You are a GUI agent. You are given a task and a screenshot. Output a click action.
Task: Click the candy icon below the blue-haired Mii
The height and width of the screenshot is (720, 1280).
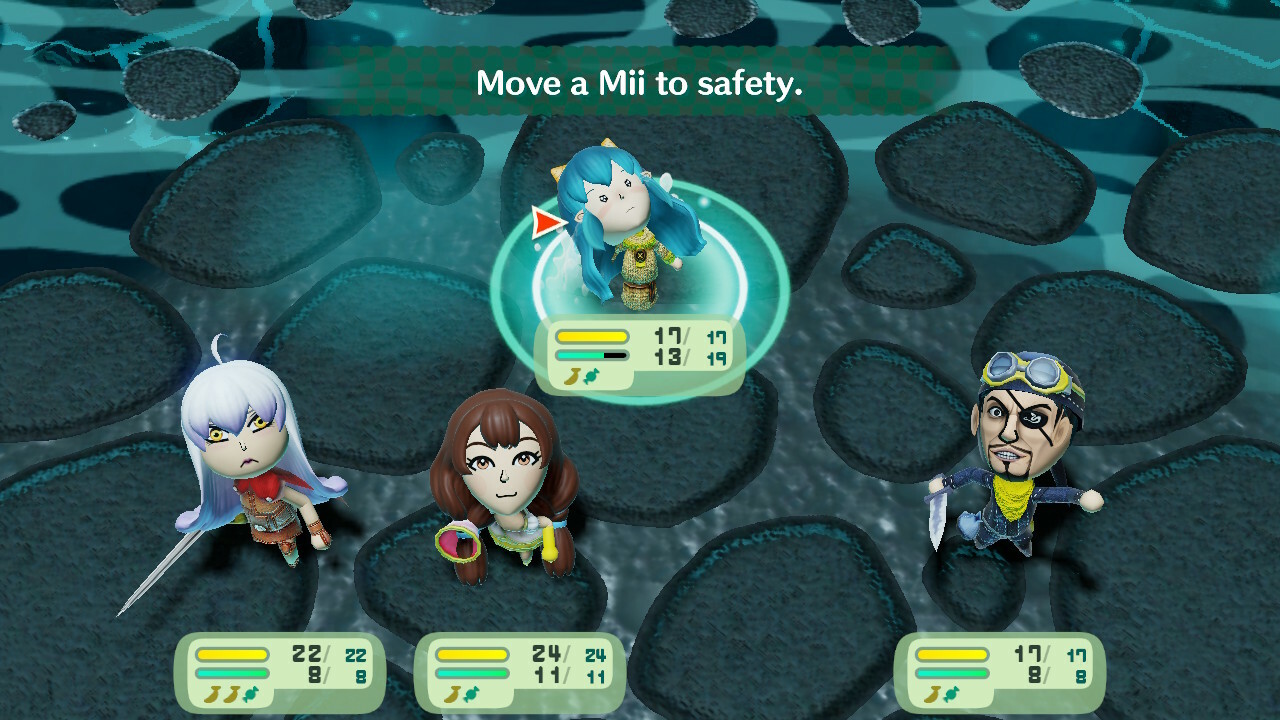coord(590,377)
